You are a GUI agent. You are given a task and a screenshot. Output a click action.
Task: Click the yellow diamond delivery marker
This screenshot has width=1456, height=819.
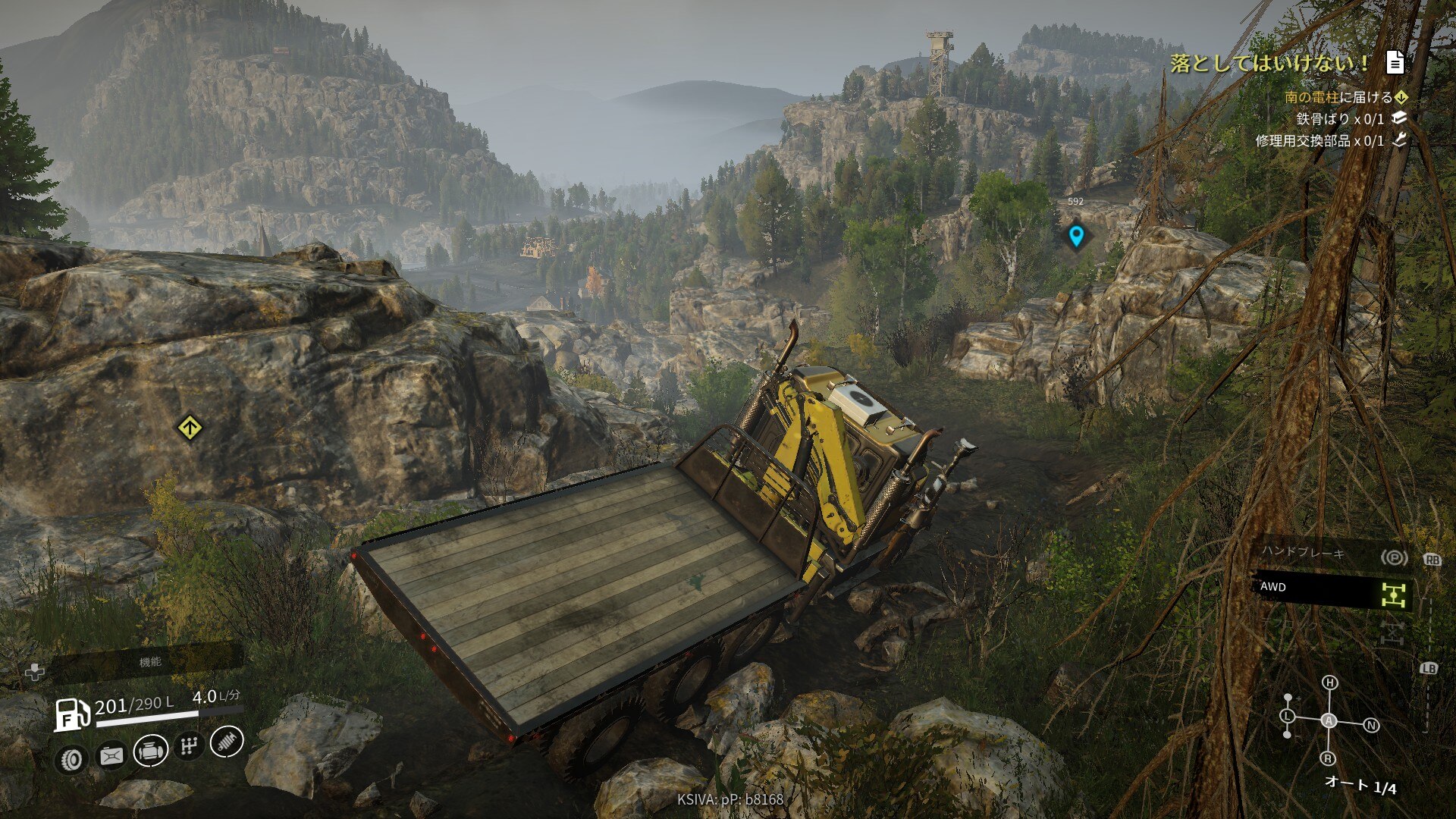(190, 428)
